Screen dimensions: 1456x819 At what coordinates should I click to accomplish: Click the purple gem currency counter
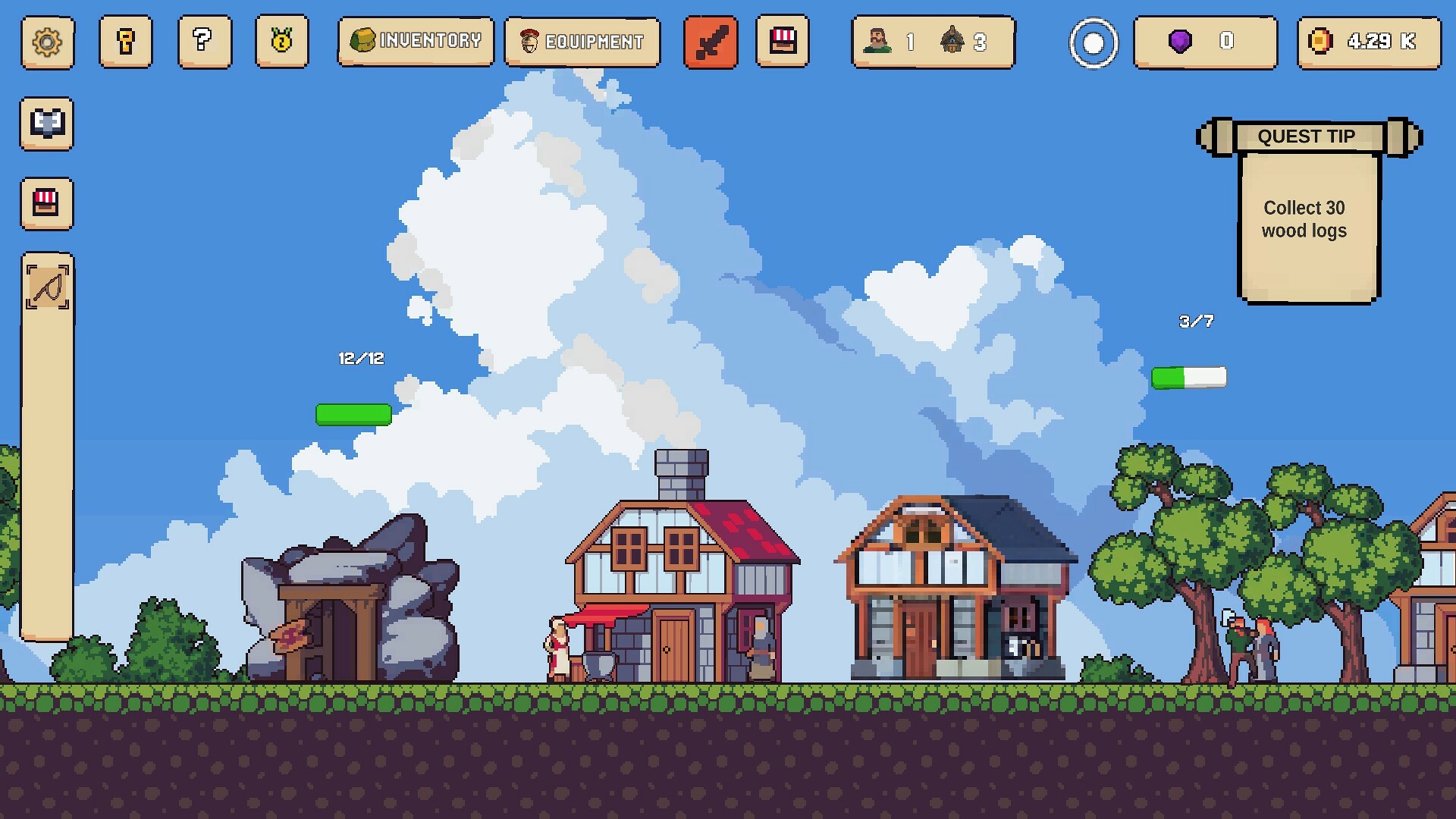coord(1205,43)
